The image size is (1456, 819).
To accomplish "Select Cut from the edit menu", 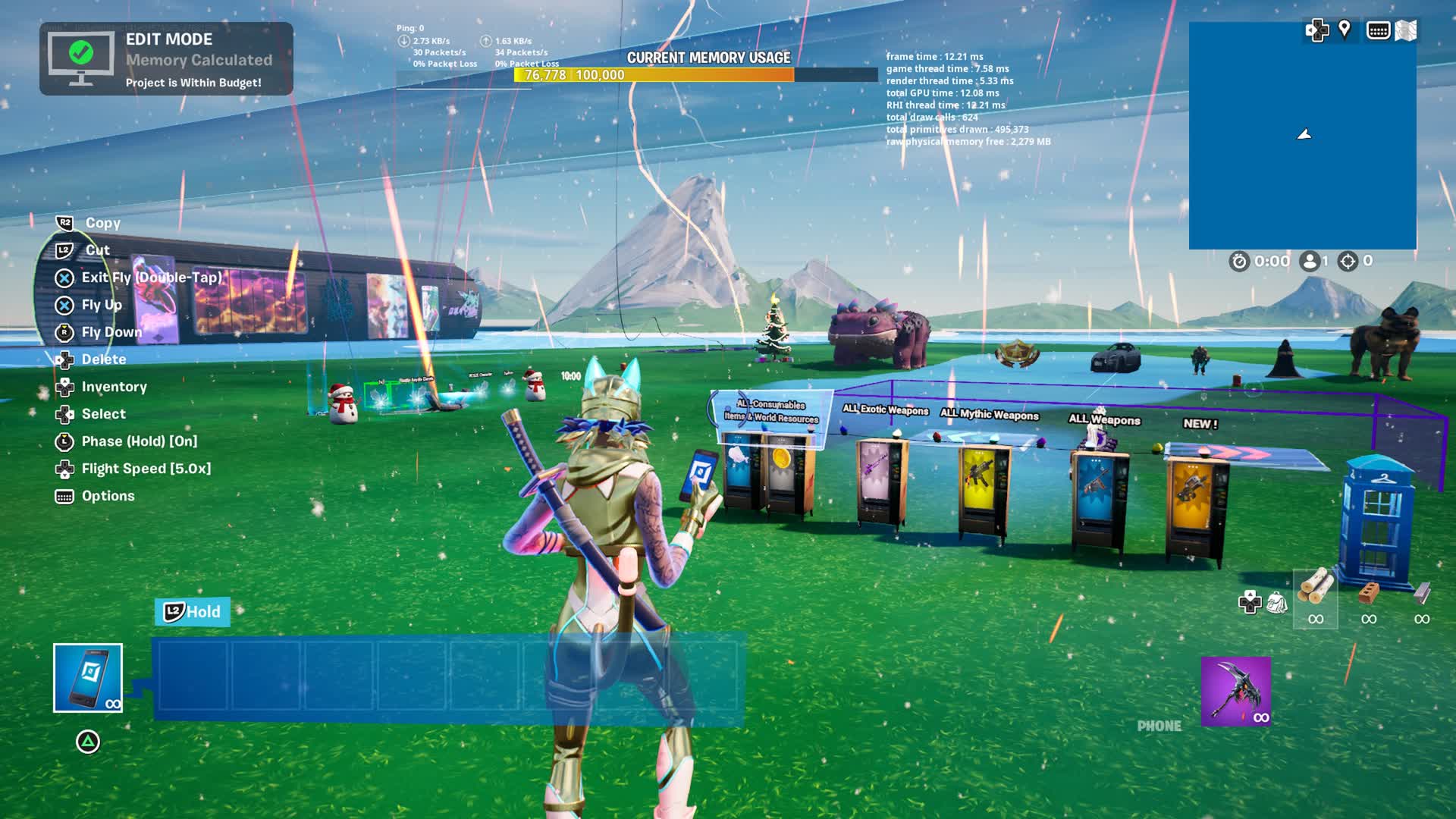I will point(97,250).
